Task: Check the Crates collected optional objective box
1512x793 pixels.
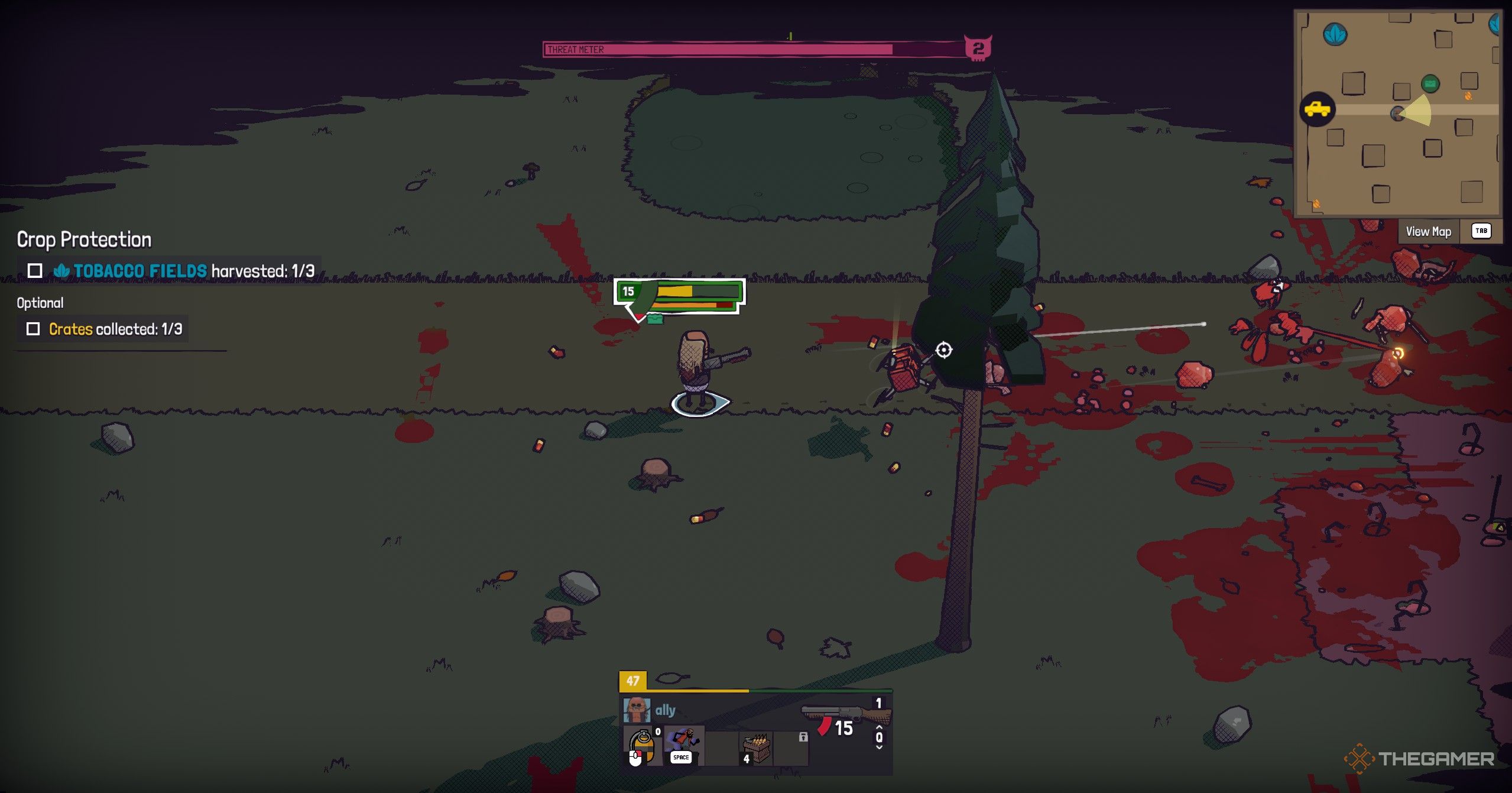Action: click(34, 329)
